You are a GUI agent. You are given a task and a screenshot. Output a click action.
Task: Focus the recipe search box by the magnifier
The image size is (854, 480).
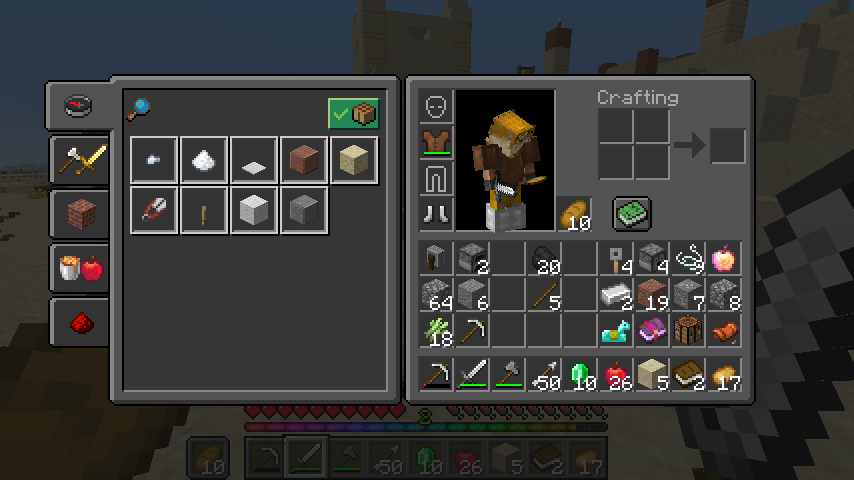point(139,108)
